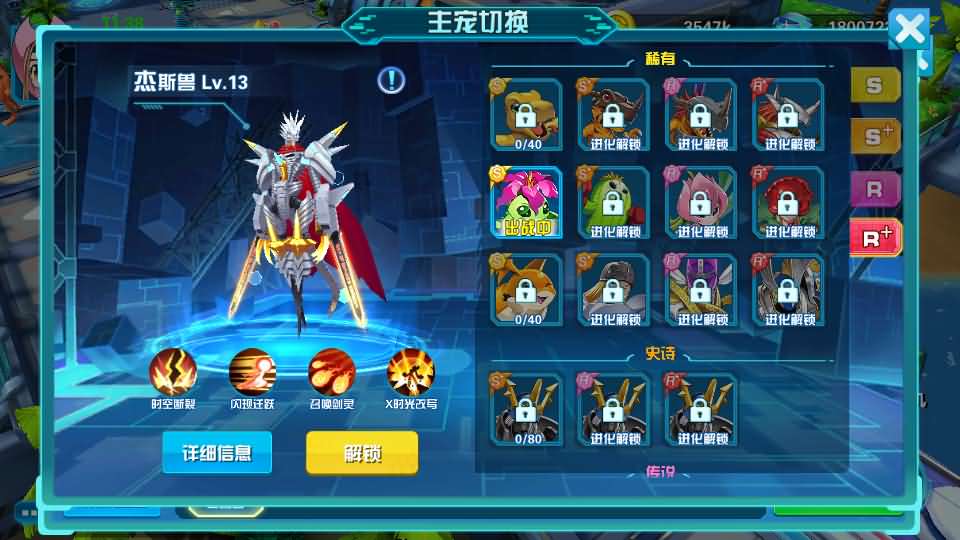View the 闪现迁跃 skill icon
Viewport: 960px width, 540px height.
click(252, 372)
